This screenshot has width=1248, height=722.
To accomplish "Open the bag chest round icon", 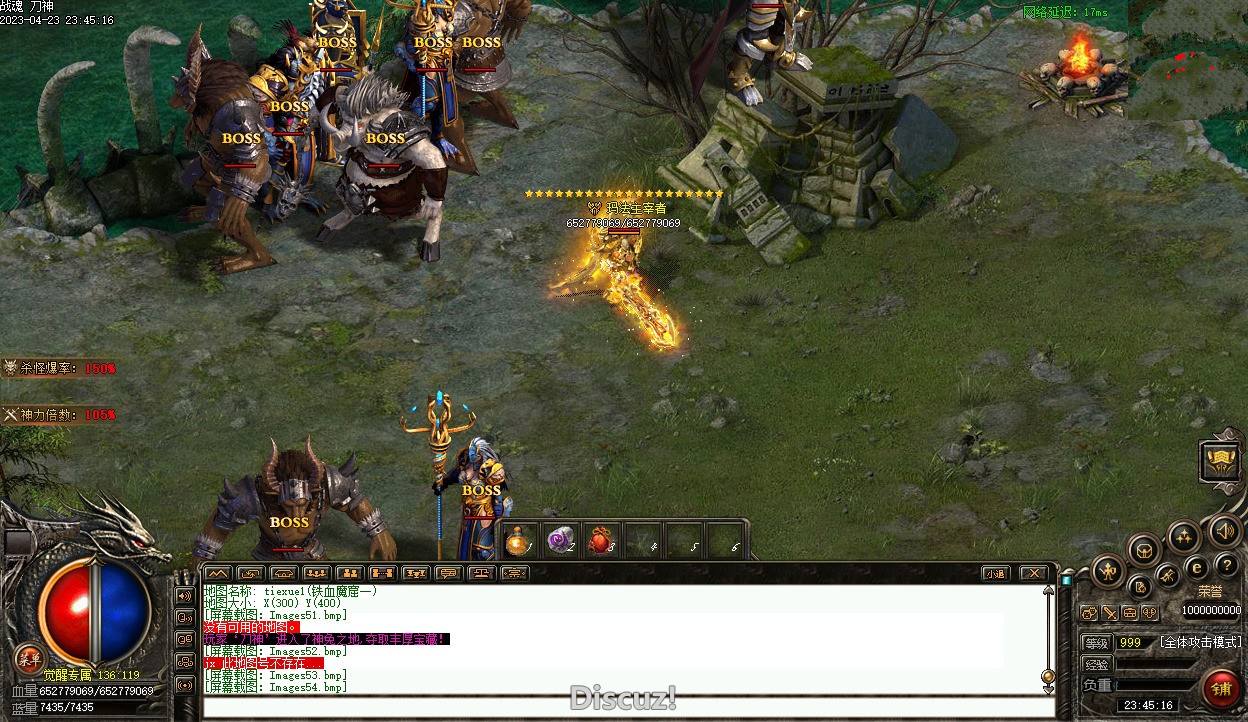I will point(1143,549).
